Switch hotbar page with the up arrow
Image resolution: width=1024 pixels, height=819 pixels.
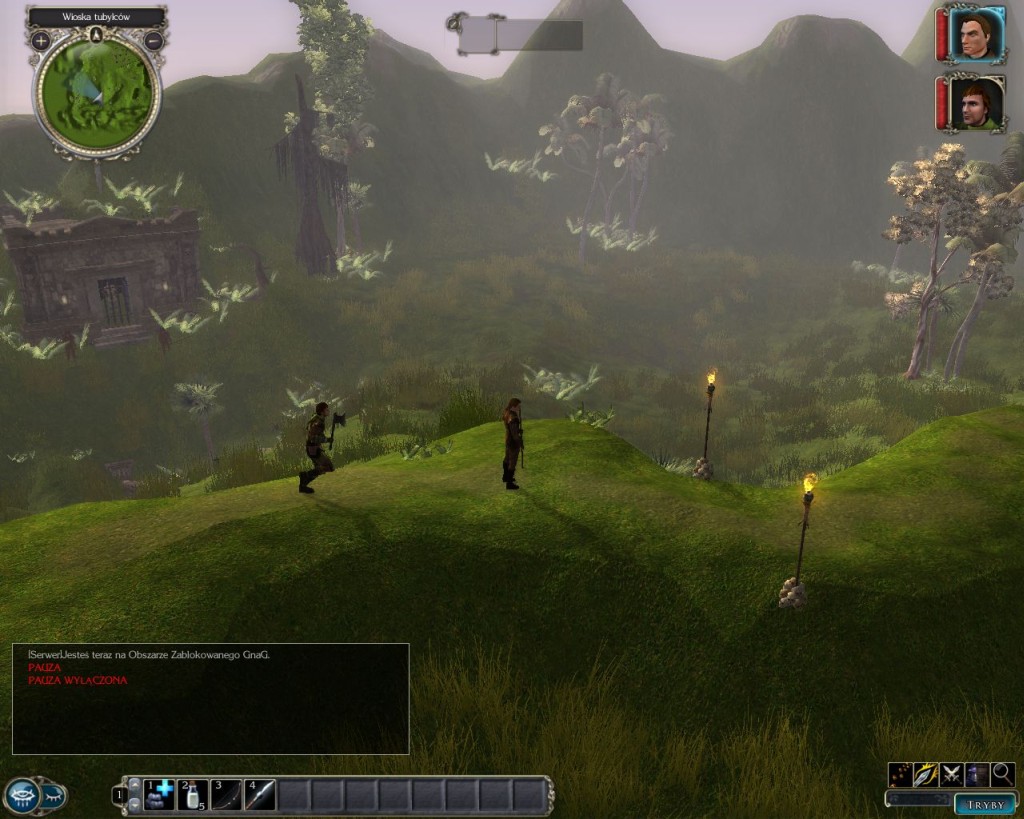pyautogui.click(x=134, y=784)
